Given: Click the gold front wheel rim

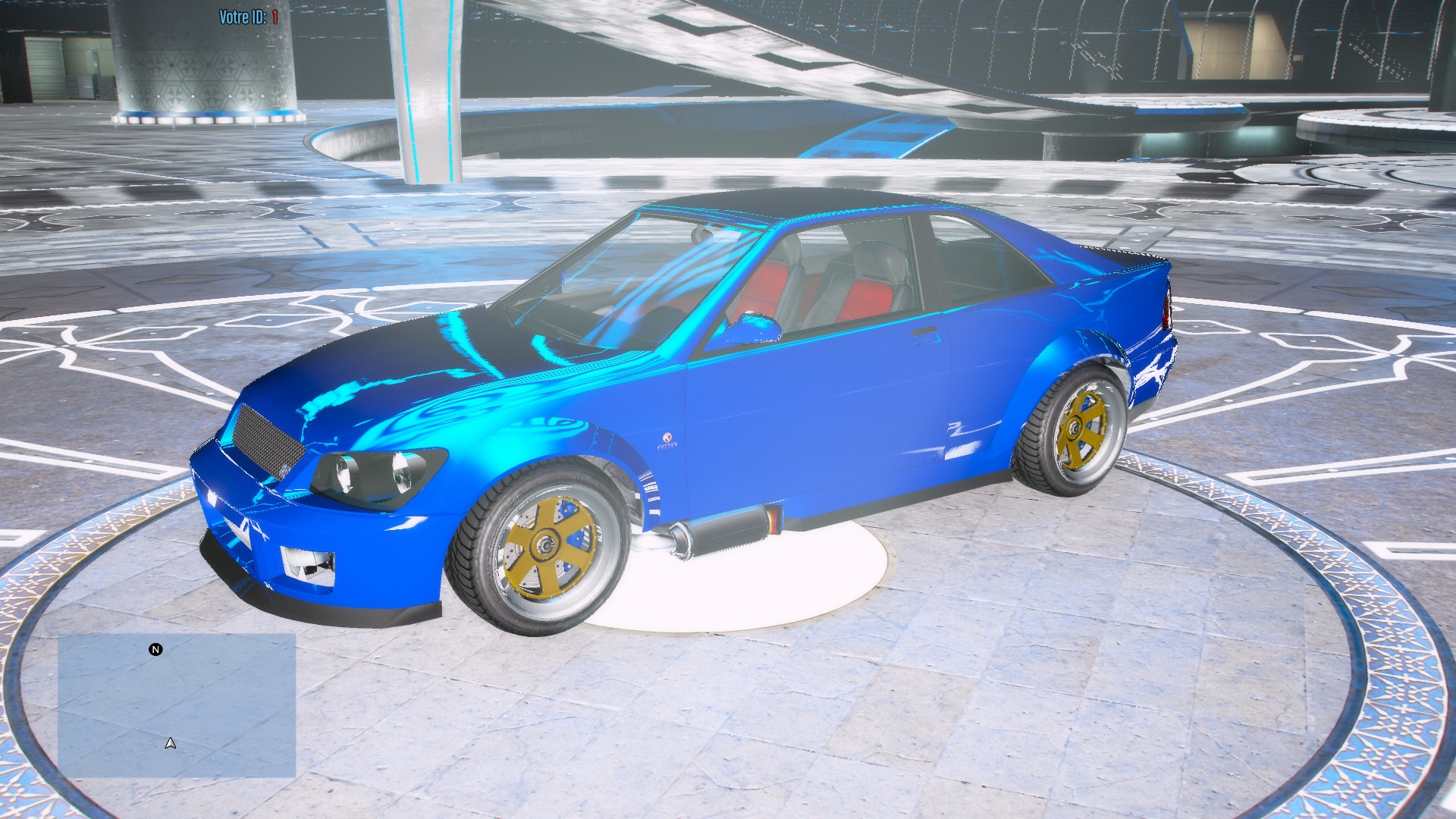Looking at the screenshot, I should point(548,546).
